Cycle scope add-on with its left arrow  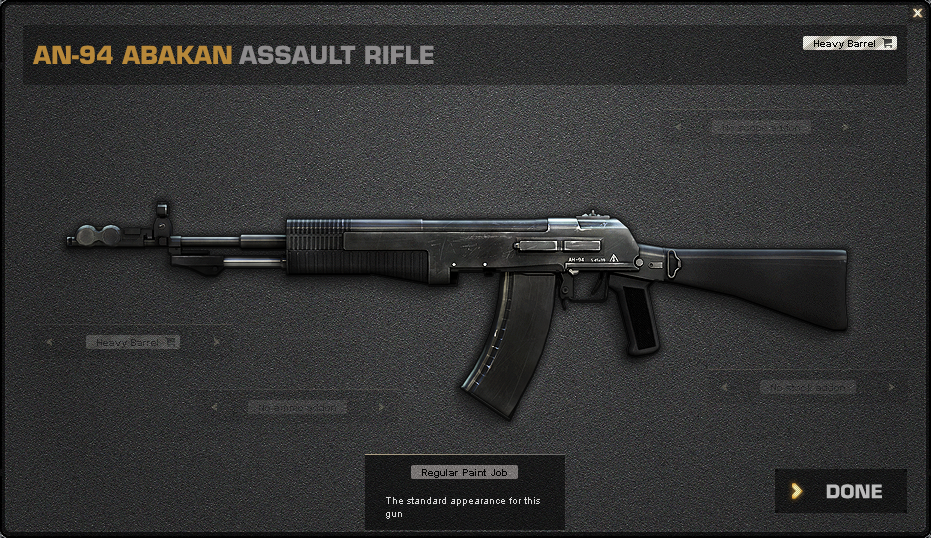point(677,127)
